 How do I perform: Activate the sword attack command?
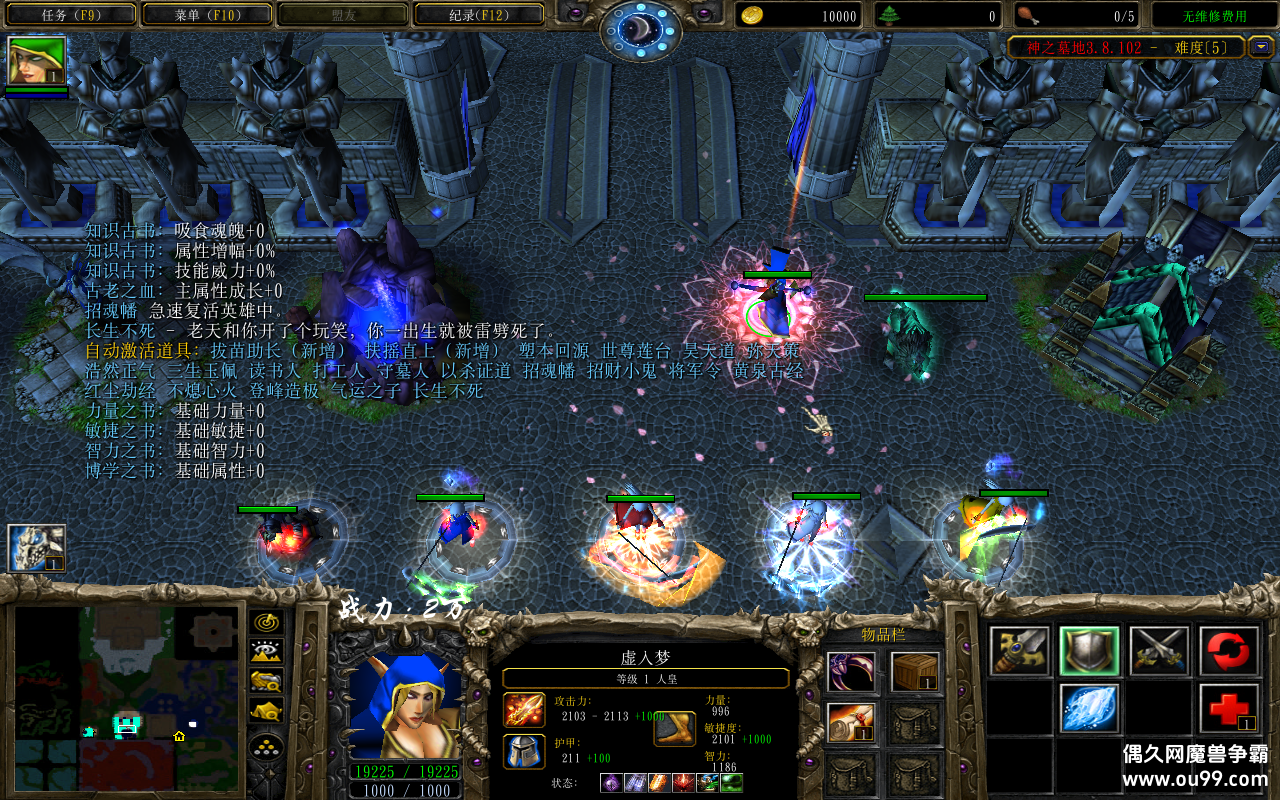click(x=1020, y=651)
